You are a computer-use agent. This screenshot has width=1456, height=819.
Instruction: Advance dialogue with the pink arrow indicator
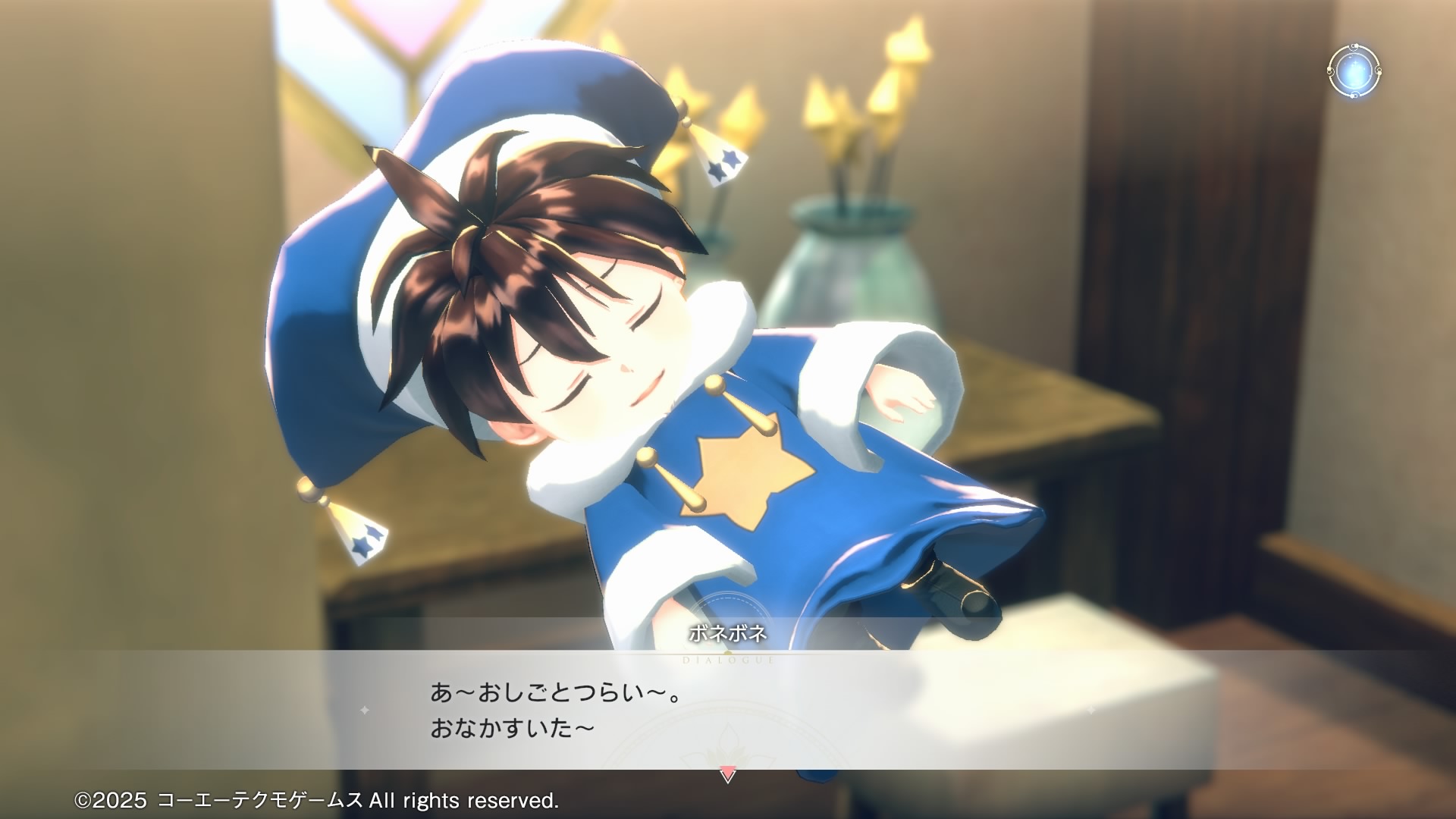[x=727, y=776]
